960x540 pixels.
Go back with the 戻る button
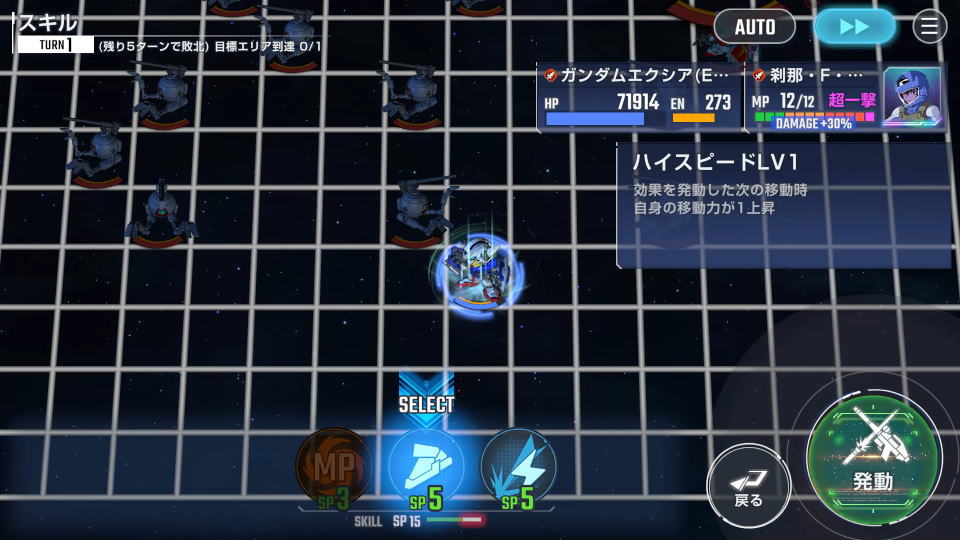(x=748, y=485)
